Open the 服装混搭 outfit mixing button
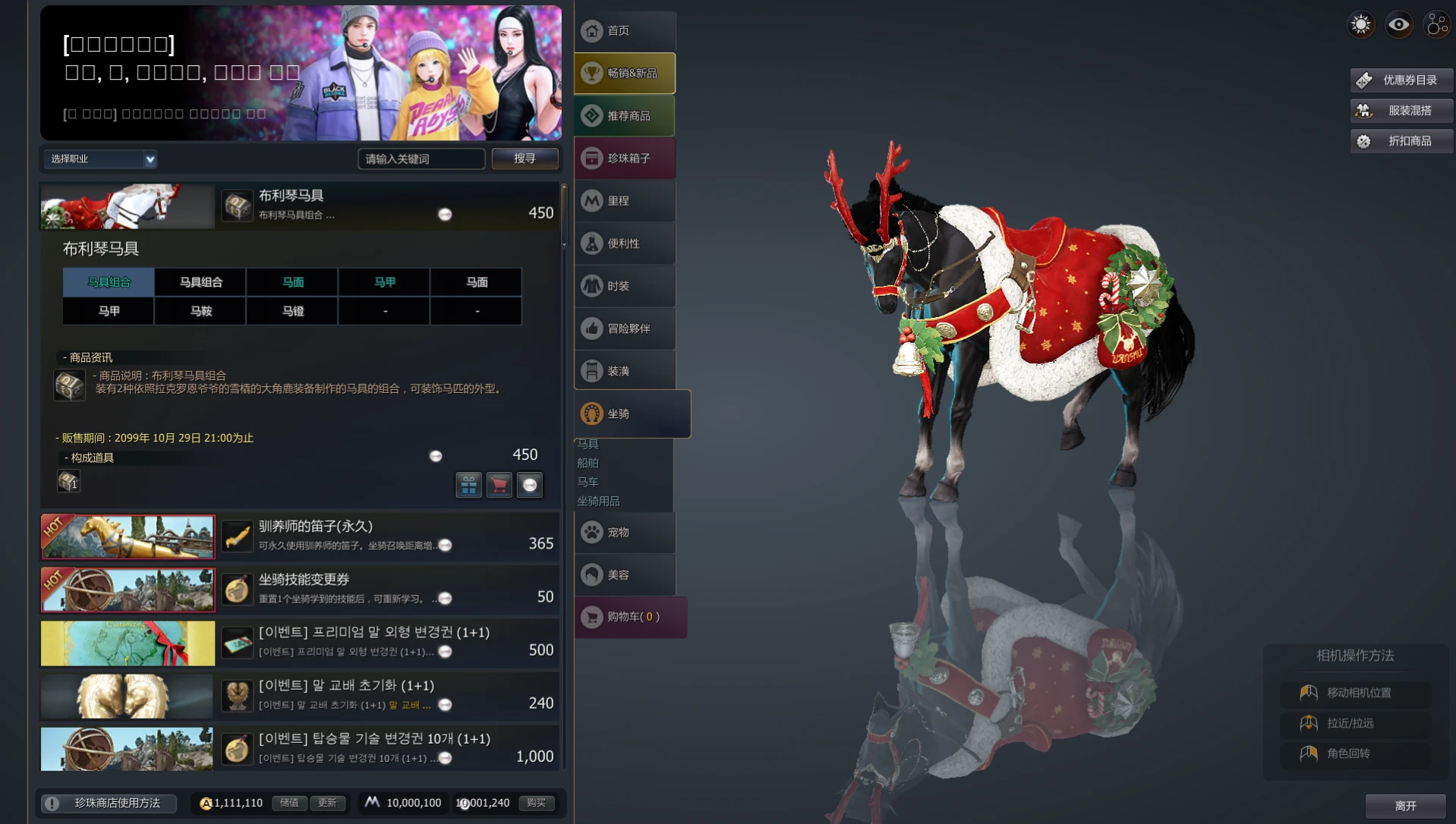Image resolution: width=1456 pixels, height=824 pixels. 1401,111
